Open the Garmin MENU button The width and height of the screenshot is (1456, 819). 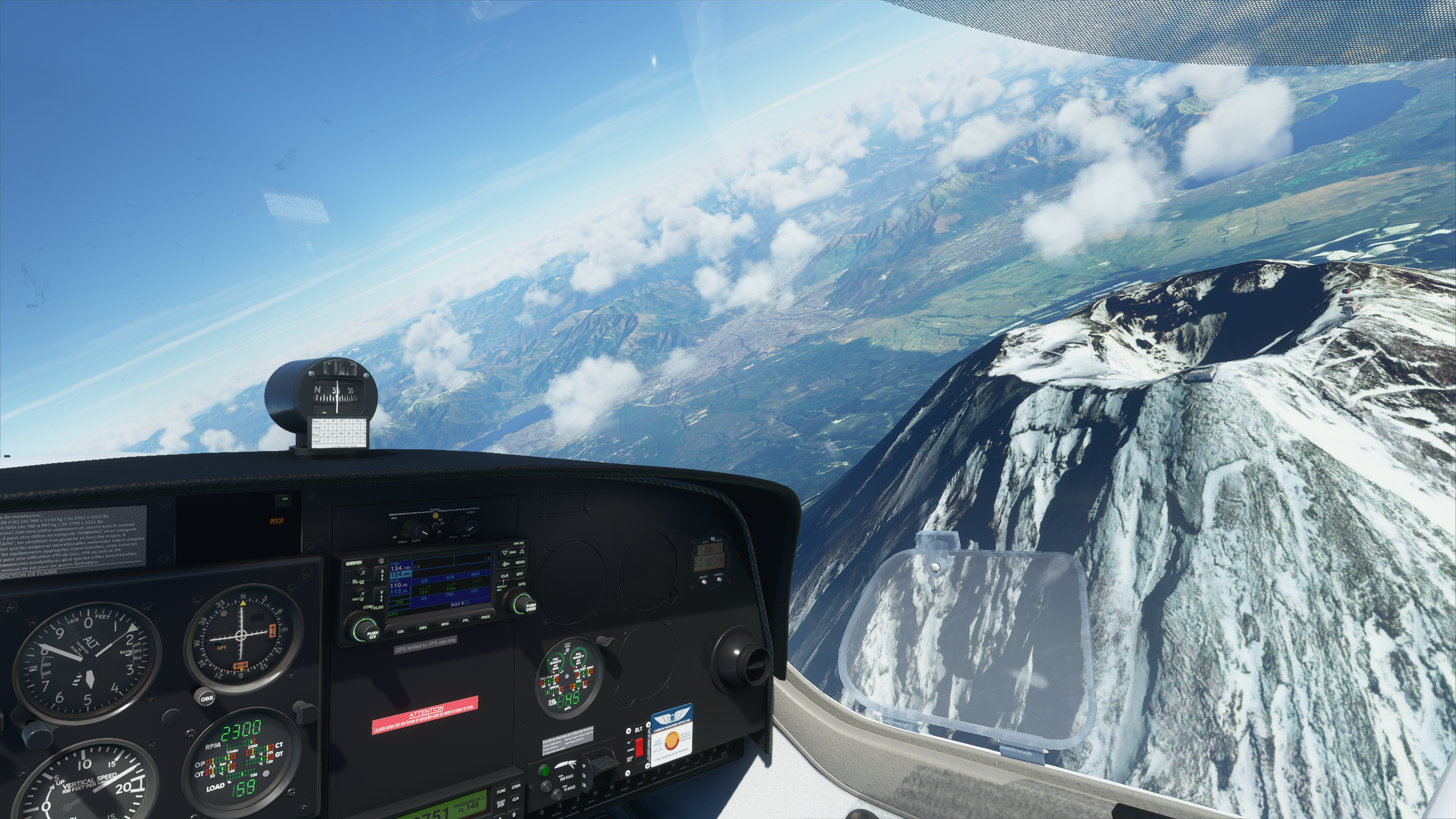520,562
